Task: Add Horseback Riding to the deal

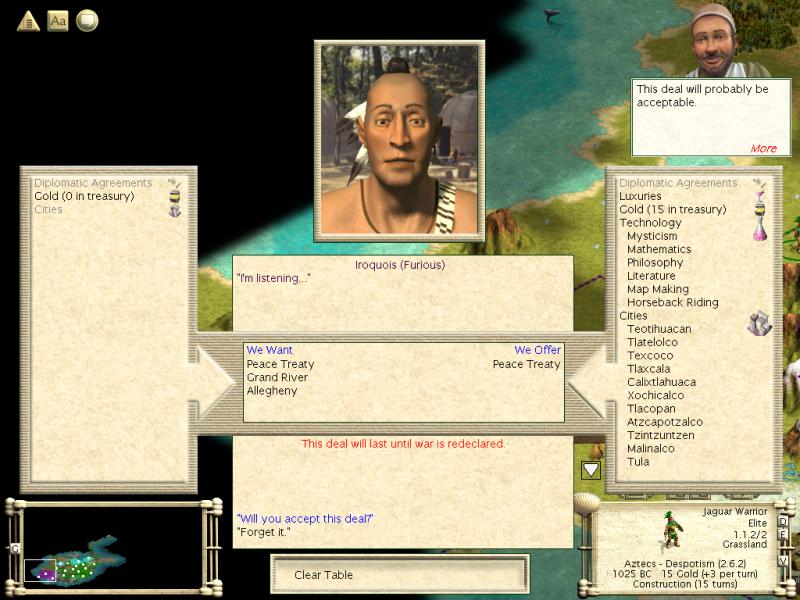Action: [x=672, y=302]
